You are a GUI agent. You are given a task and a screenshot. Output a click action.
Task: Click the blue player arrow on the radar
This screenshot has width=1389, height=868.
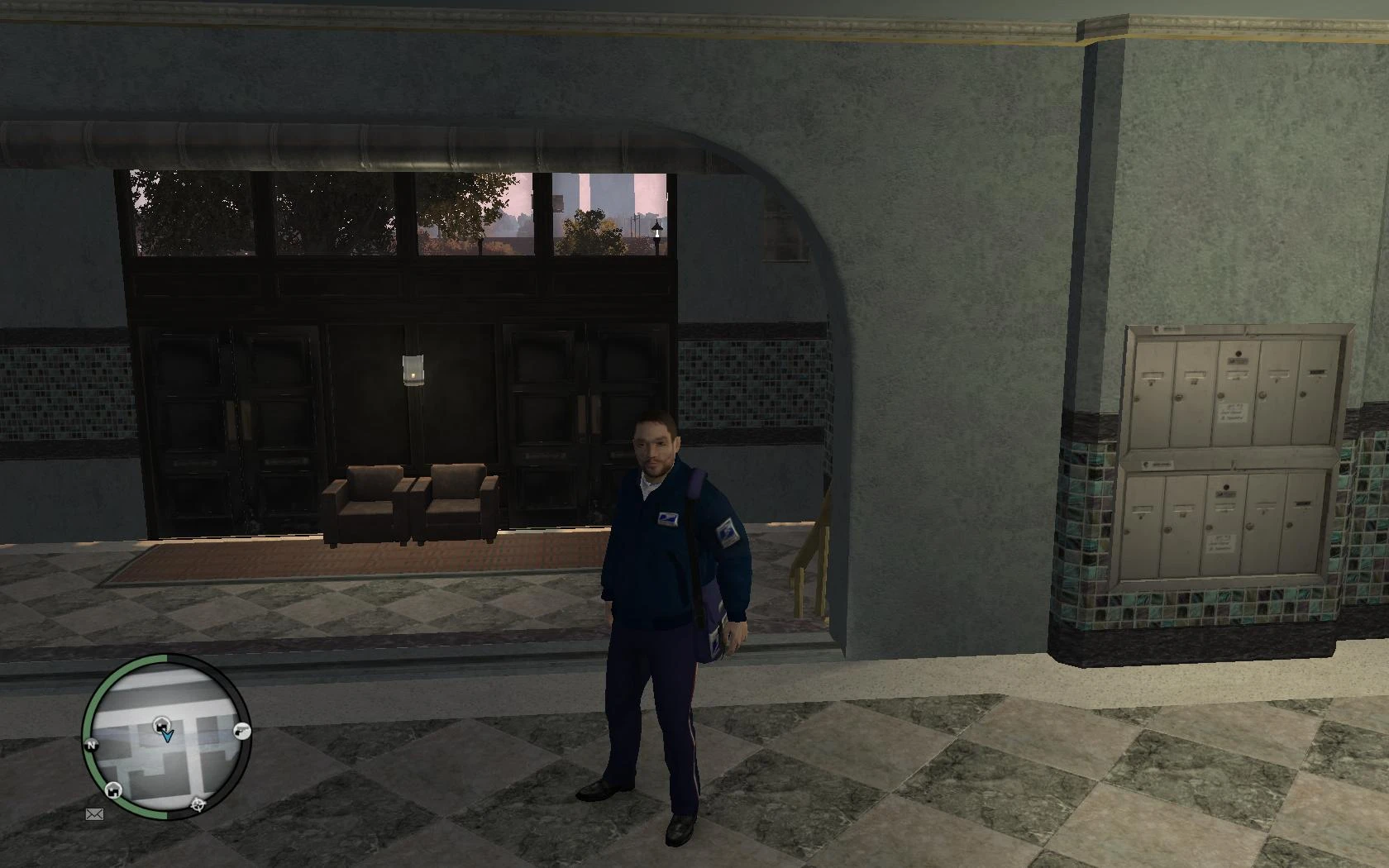pos(167,736)
